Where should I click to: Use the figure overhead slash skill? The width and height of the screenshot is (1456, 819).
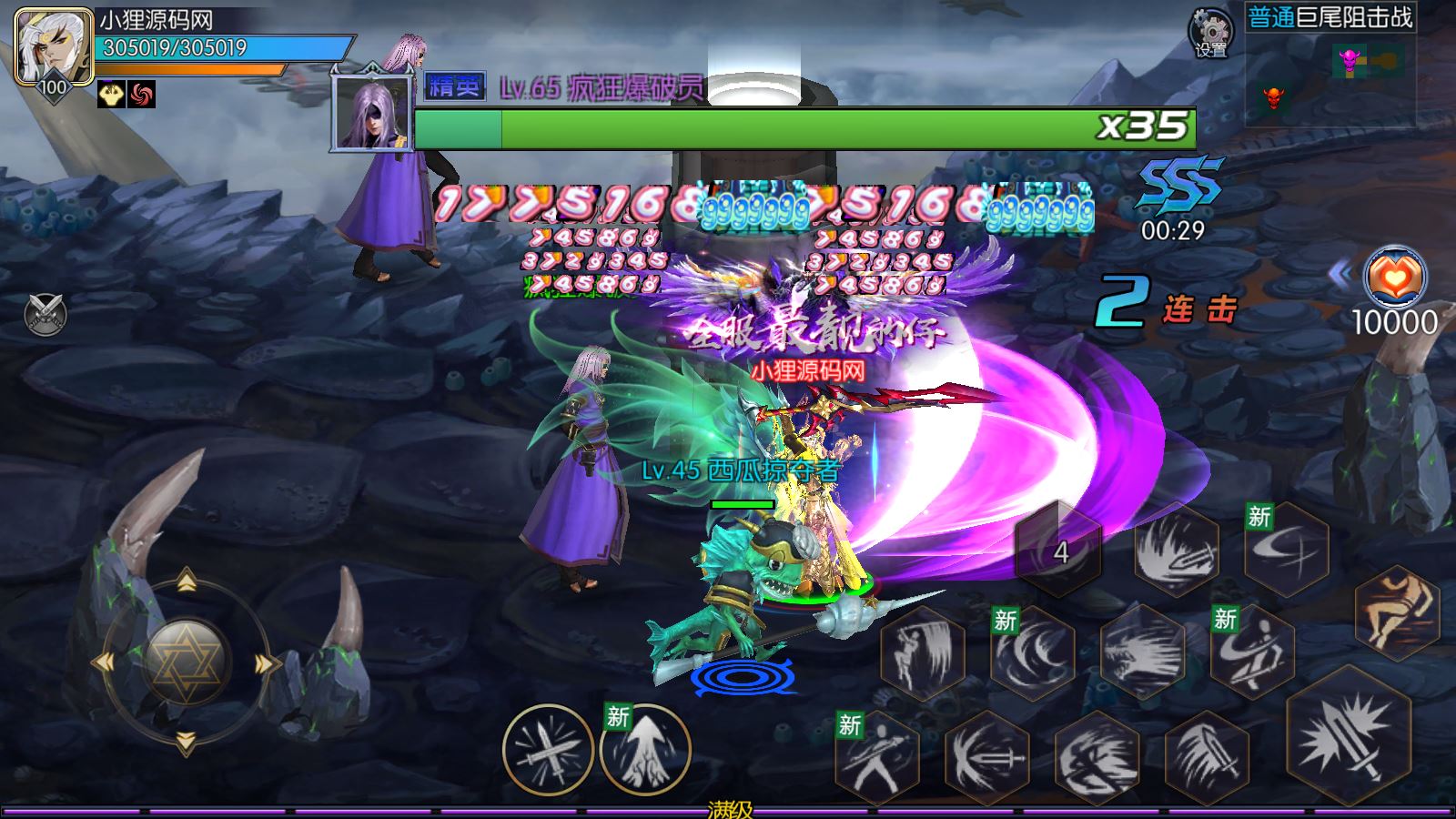pos(923,651)
